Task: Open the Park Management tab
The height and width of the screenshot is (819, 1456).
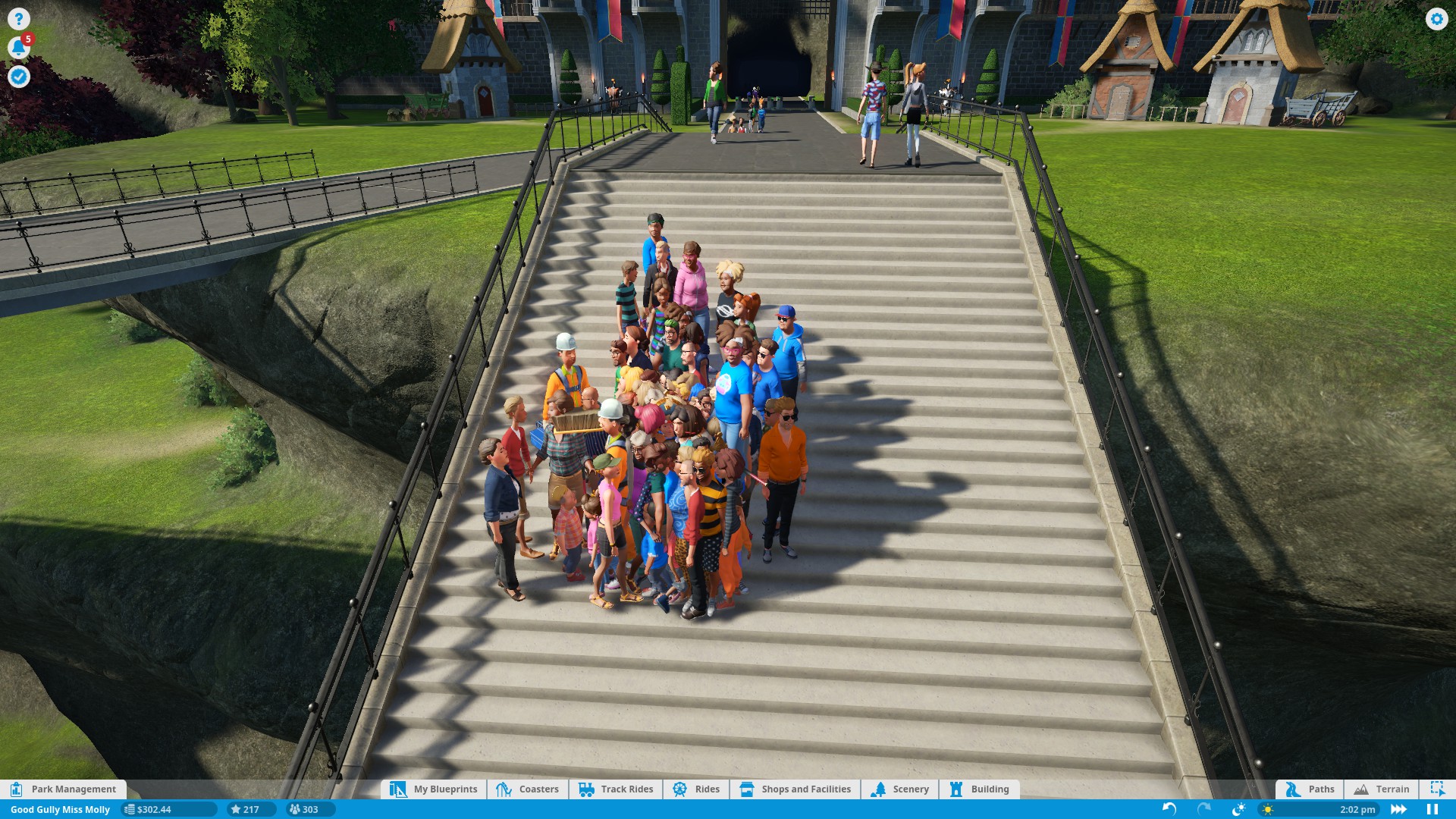Action: [x=64, y=789]
